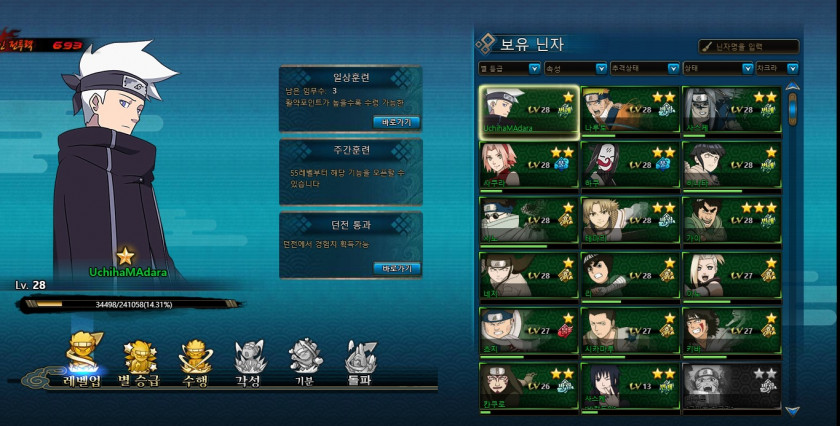Open the 각성 awakening tab
840x426 pixels.
click(249, 361)
